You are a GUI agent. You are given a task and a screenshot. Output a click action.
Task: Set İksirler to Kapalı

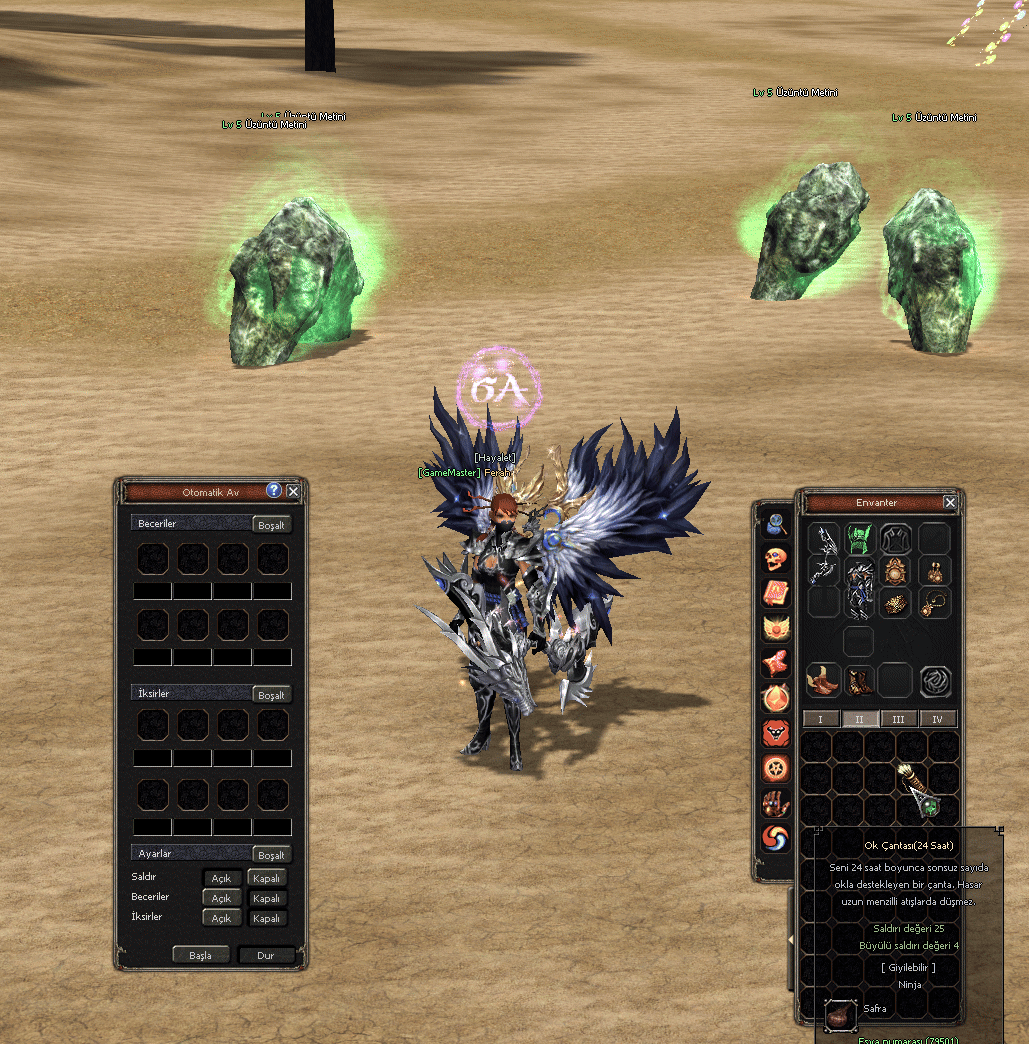(266, 918)
